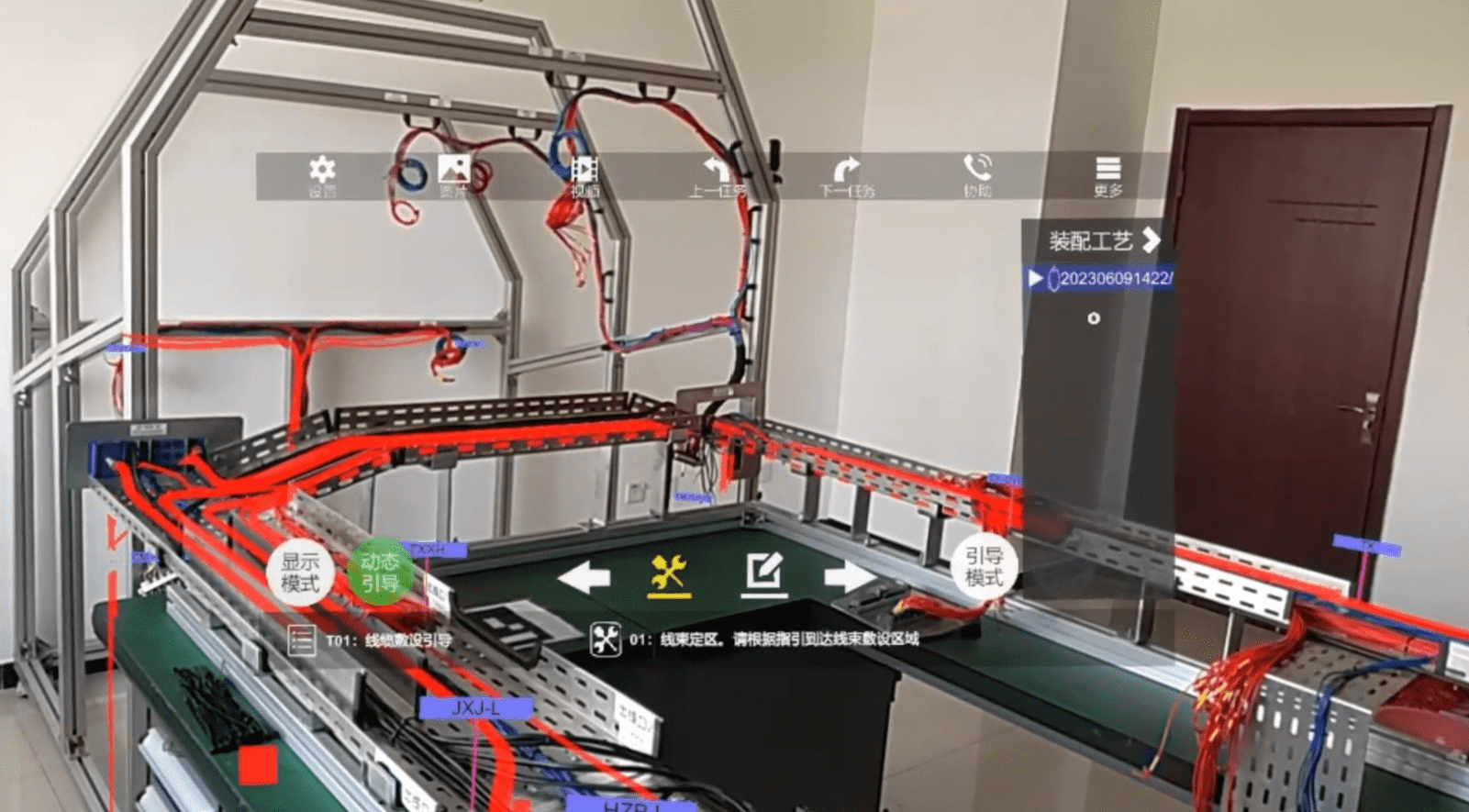The image size is (1469, 812).
Task: Expand the 装配工艺 panel chevron
Action: [1152, 241]
